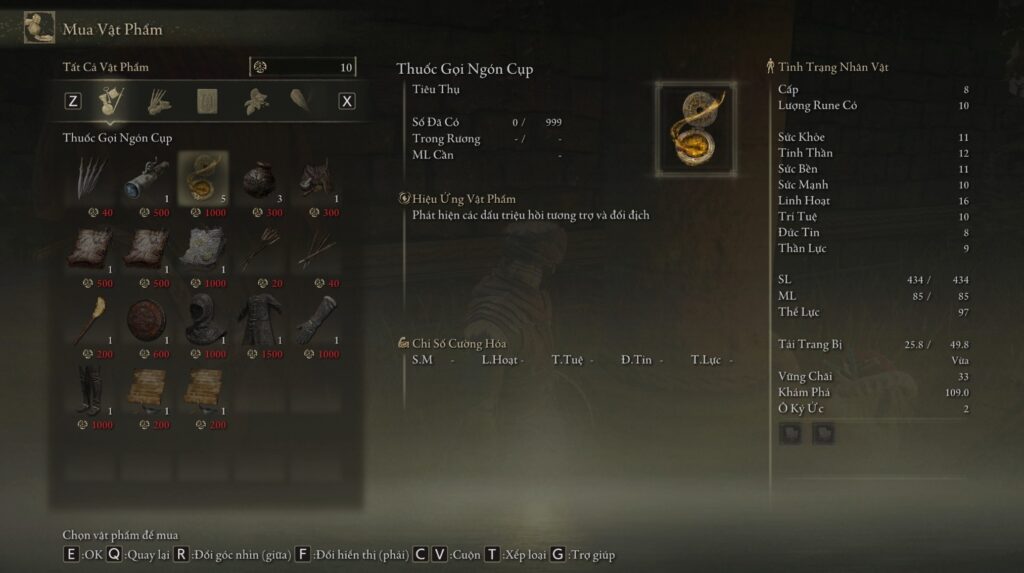The height and width of the screenshot is (573, 1024).
Task: Open the leaf plant category tab
Action: (x=257, y=100)
